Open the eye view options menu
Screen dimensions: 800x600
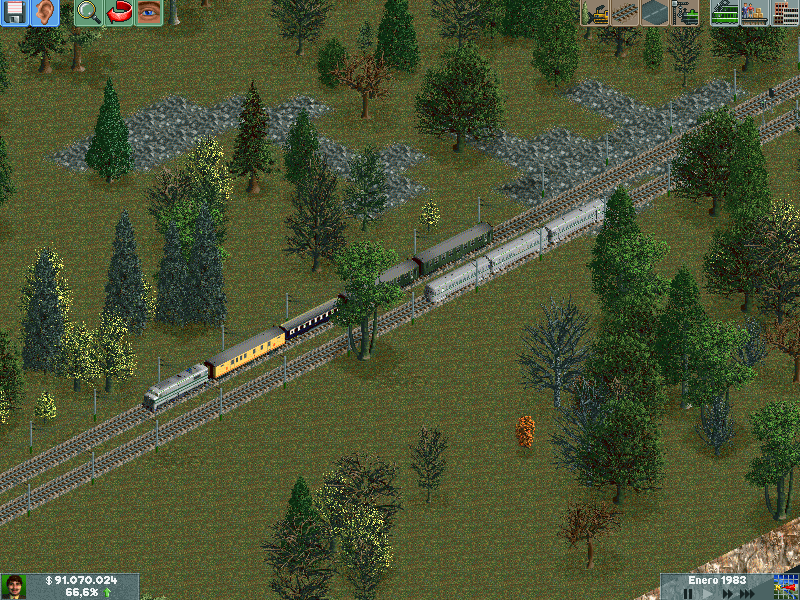point(149,13)
